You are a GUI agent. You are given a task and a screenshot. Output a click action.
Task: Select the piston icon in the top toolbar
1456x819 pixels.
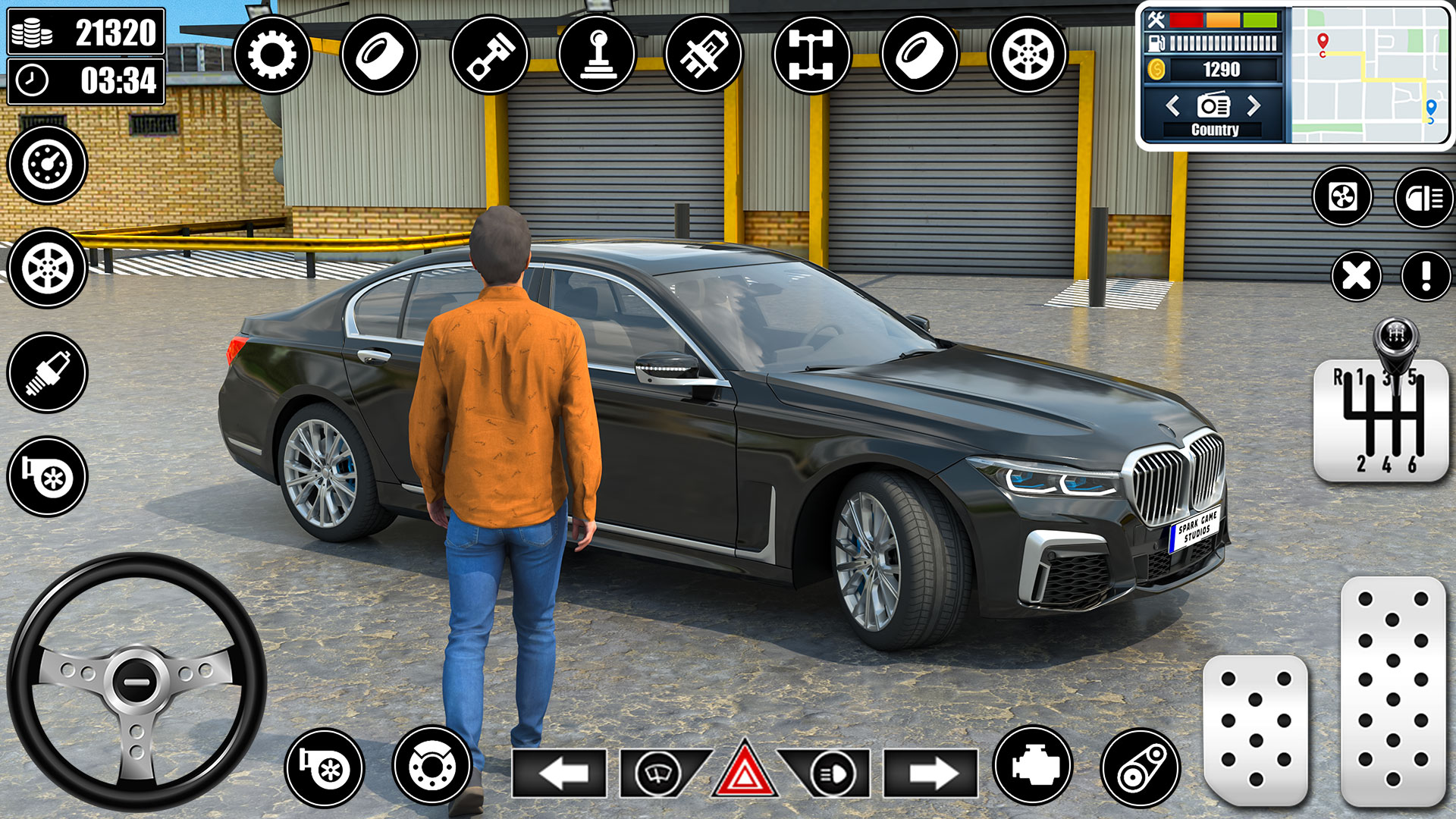tap(491, 53)
